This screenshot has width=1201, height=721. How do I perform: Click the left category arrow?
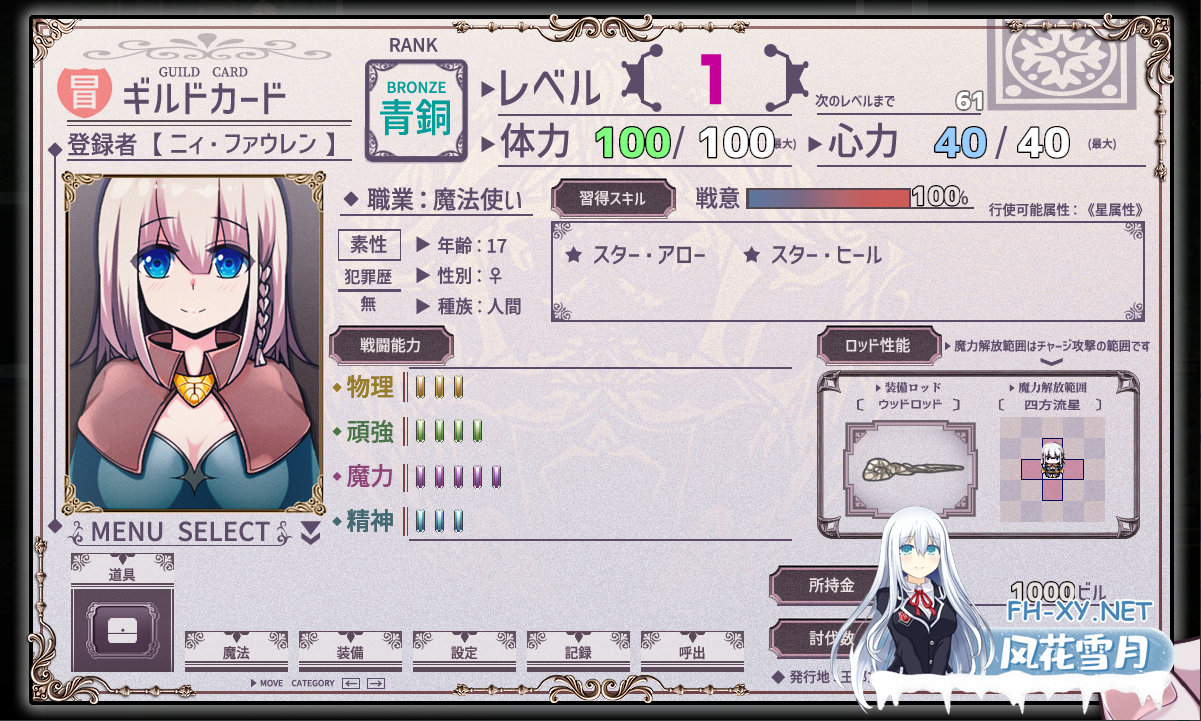click(351, 684)
